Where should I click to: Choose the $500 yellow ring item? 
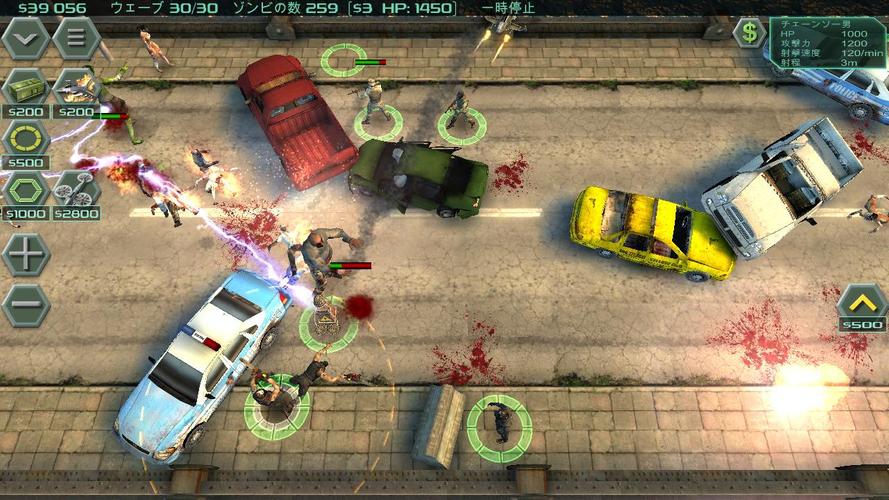(x=26, y=138)
